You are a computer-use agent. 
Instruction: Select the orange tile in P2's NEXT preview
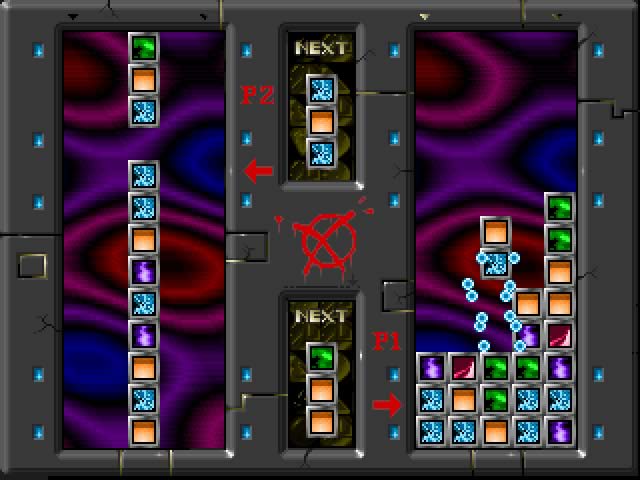point(320,121)
